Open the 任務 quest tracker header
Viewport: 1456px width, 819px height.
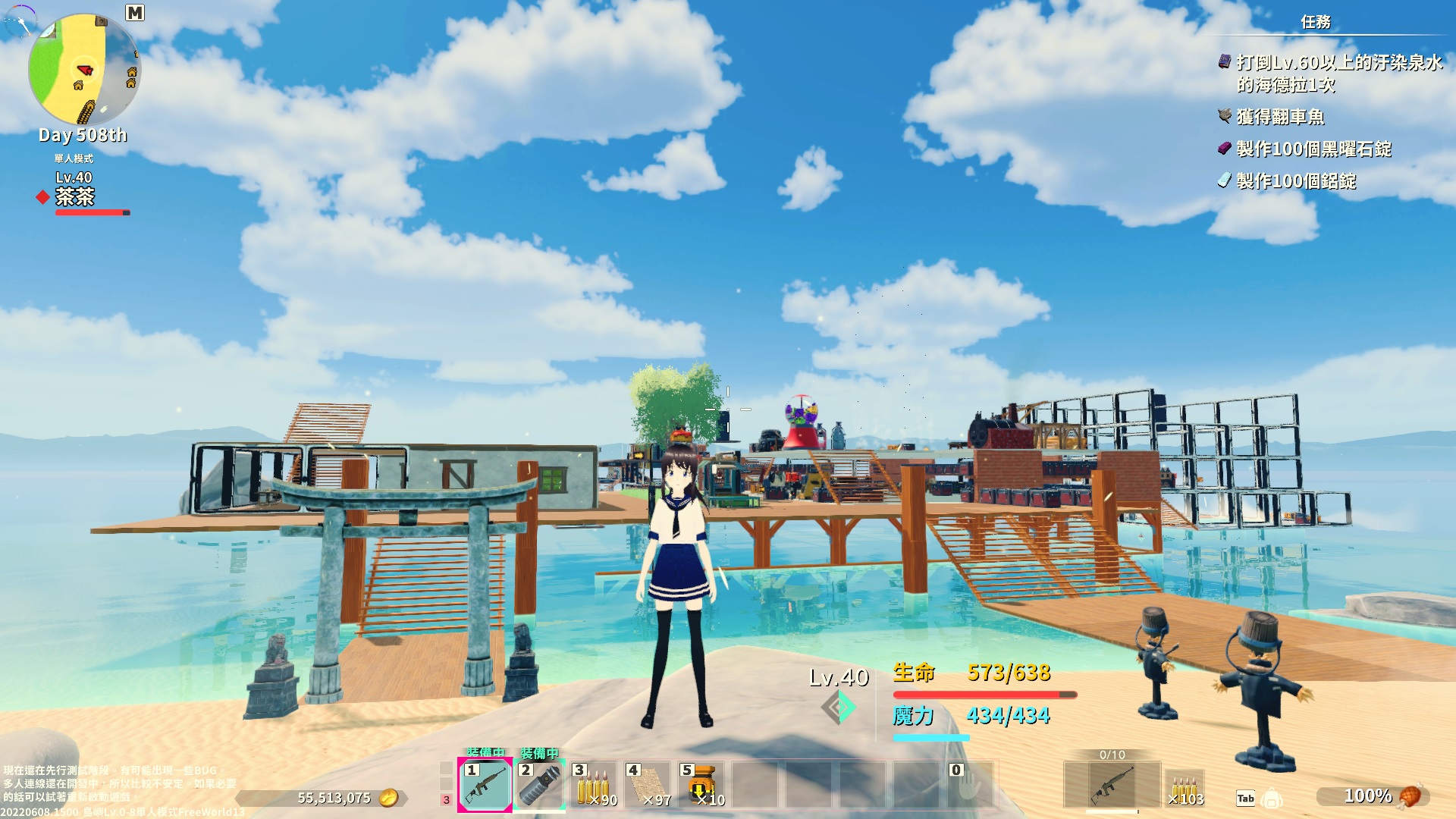point(1316,22)
